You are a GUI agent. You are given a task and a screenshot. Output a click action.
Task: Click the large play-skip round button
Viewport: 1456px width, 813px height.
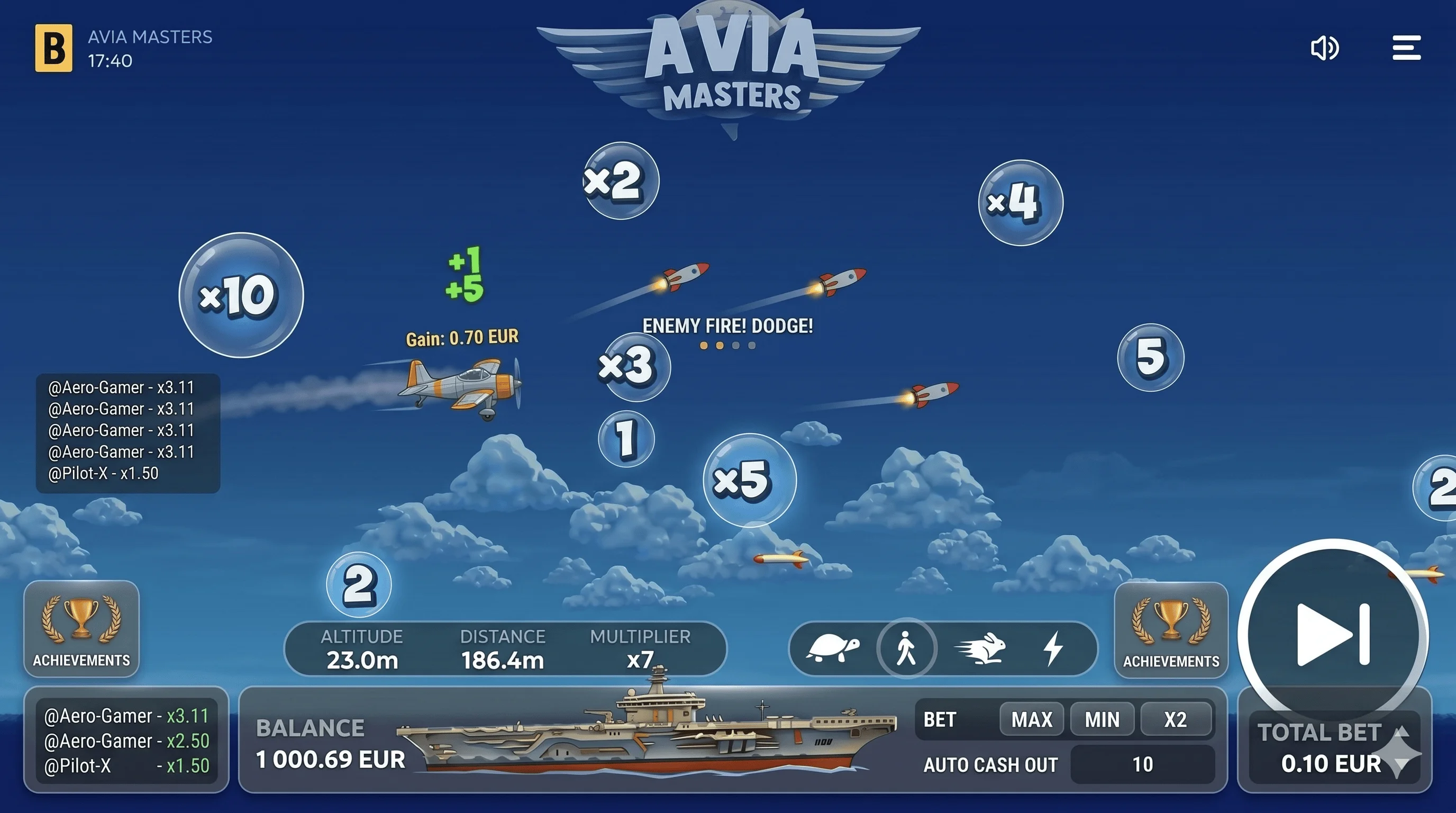click(1332, 634)
